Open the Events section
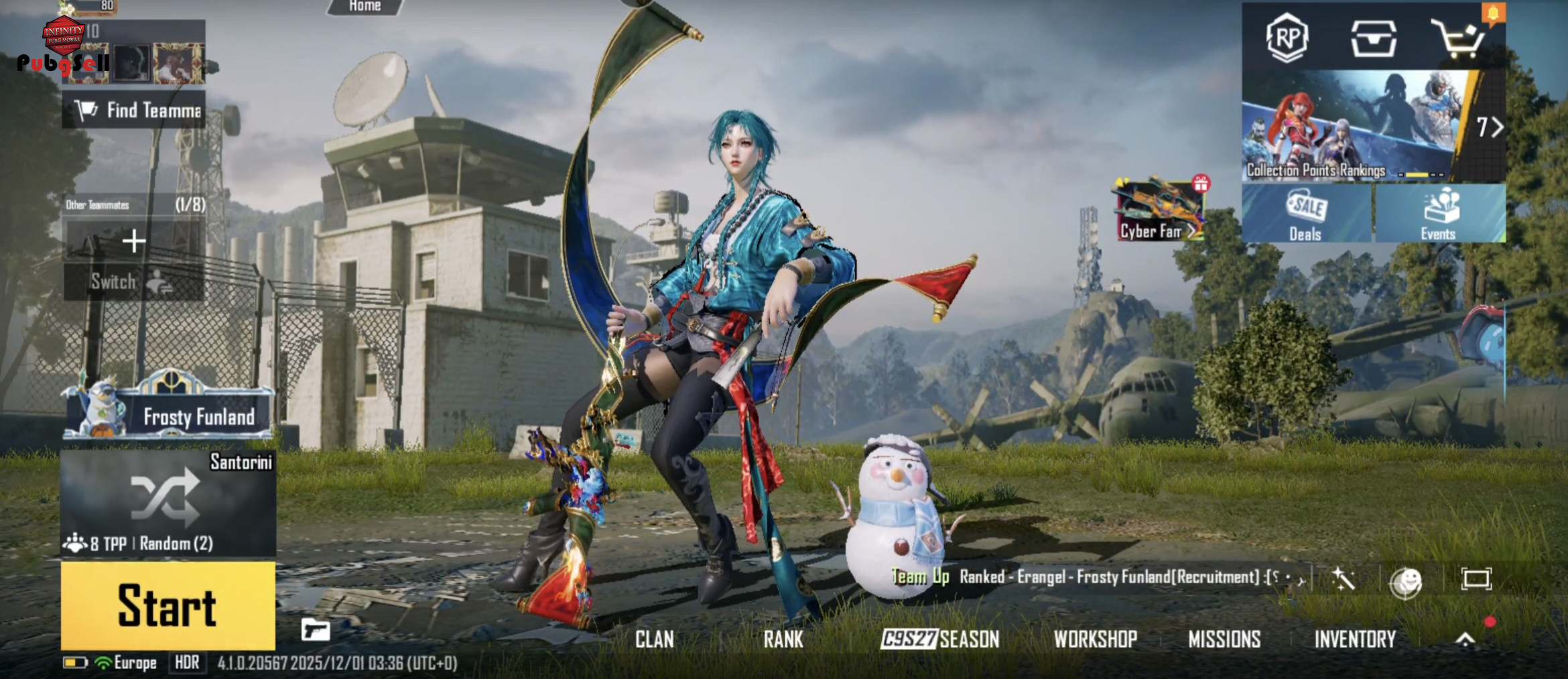1568x679 pixels. tap(1438, 214)
